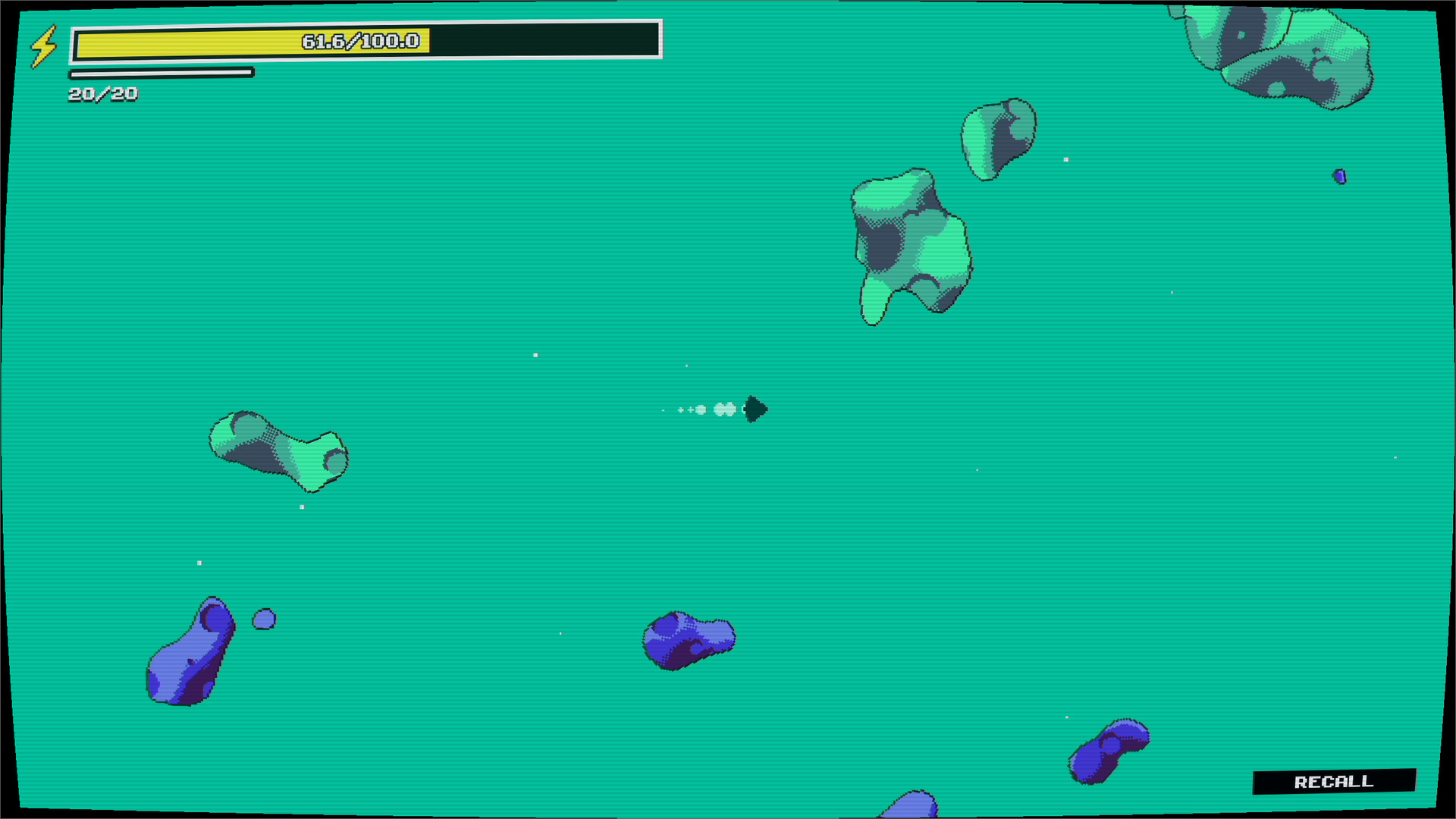Click the 20/20 ammo counter label
Viewport: 1456px width, 819px height.
102,94
